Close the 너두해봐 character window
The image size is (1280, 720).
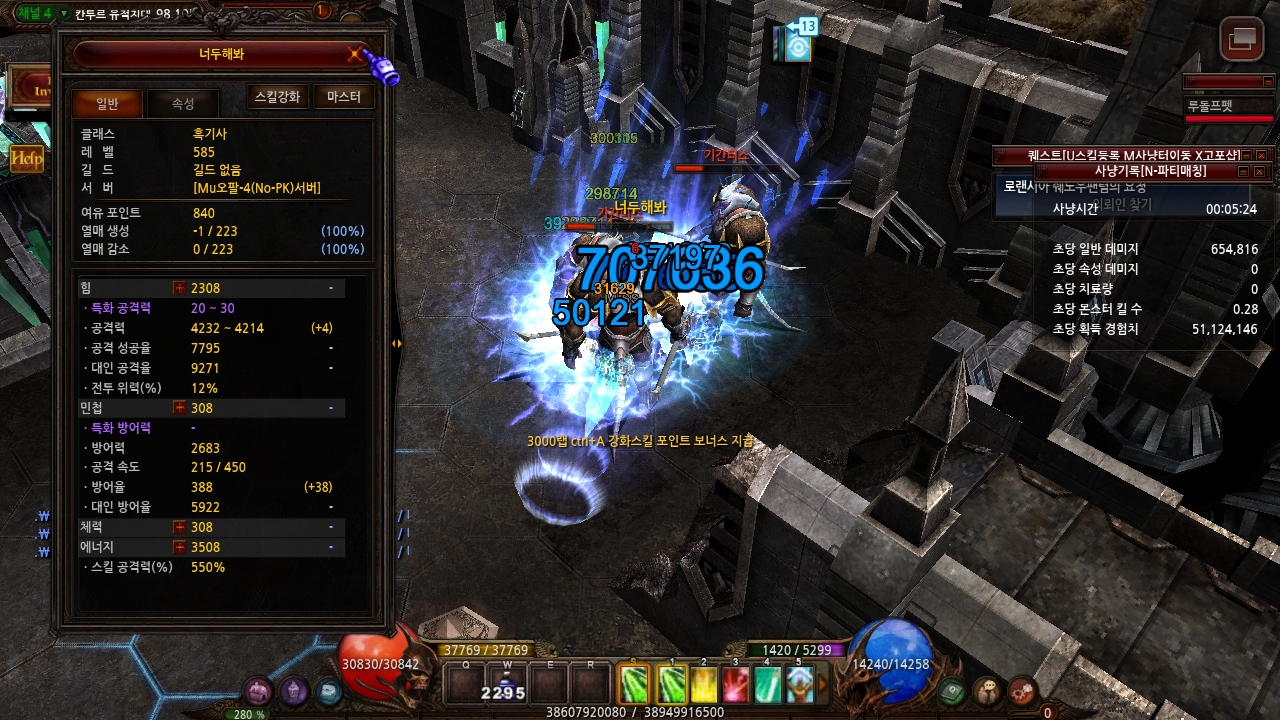pos(354,54)
